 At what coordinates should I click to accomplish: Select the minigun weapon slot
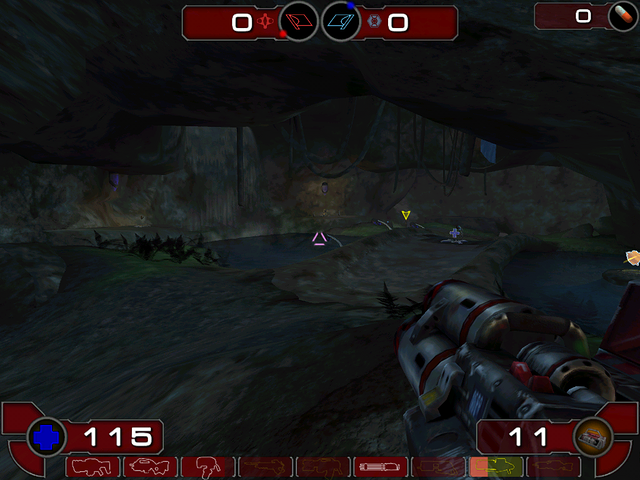(x=381, y=467)
